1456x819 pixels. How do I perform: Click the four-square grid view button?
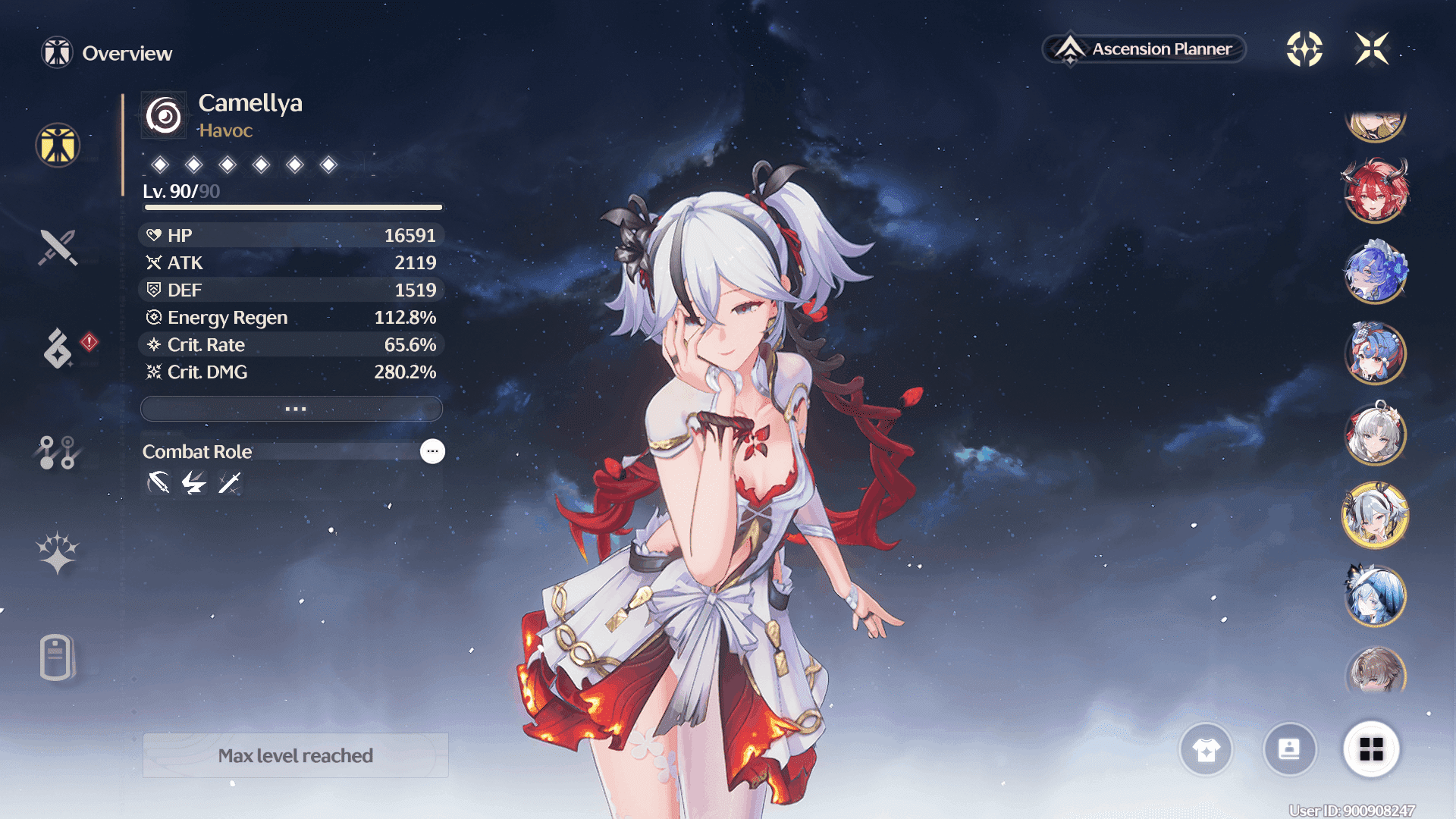(1371, 750)
